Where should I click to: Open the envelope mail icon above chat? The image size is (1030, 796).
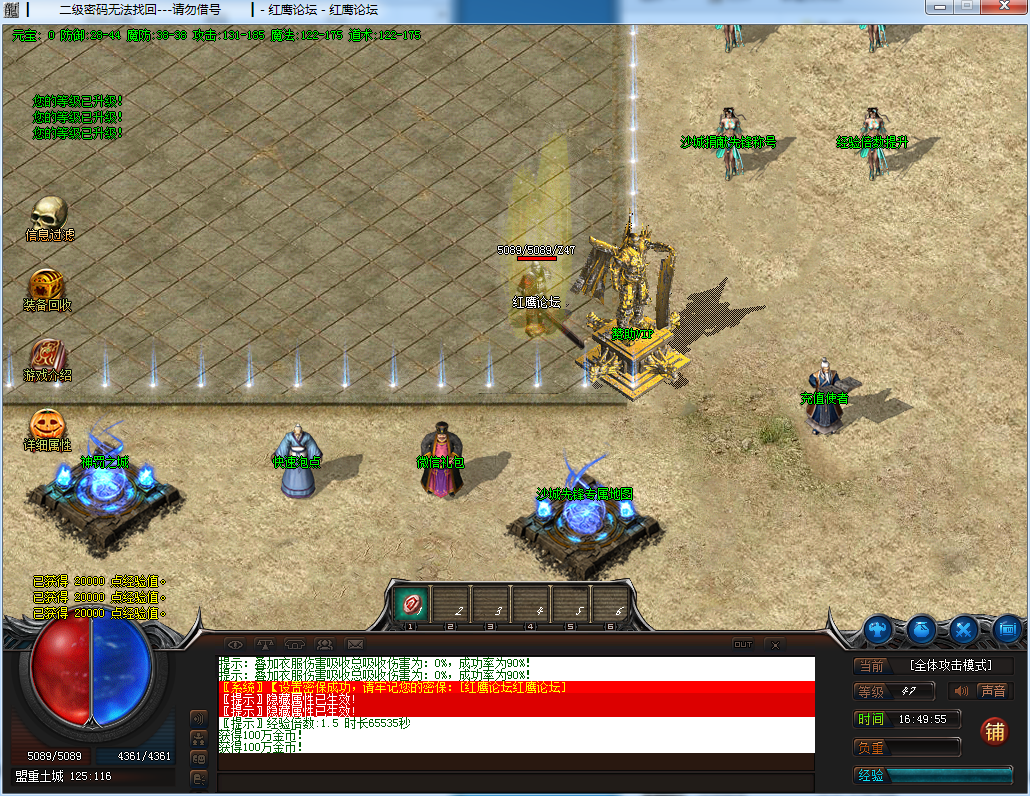355,644
